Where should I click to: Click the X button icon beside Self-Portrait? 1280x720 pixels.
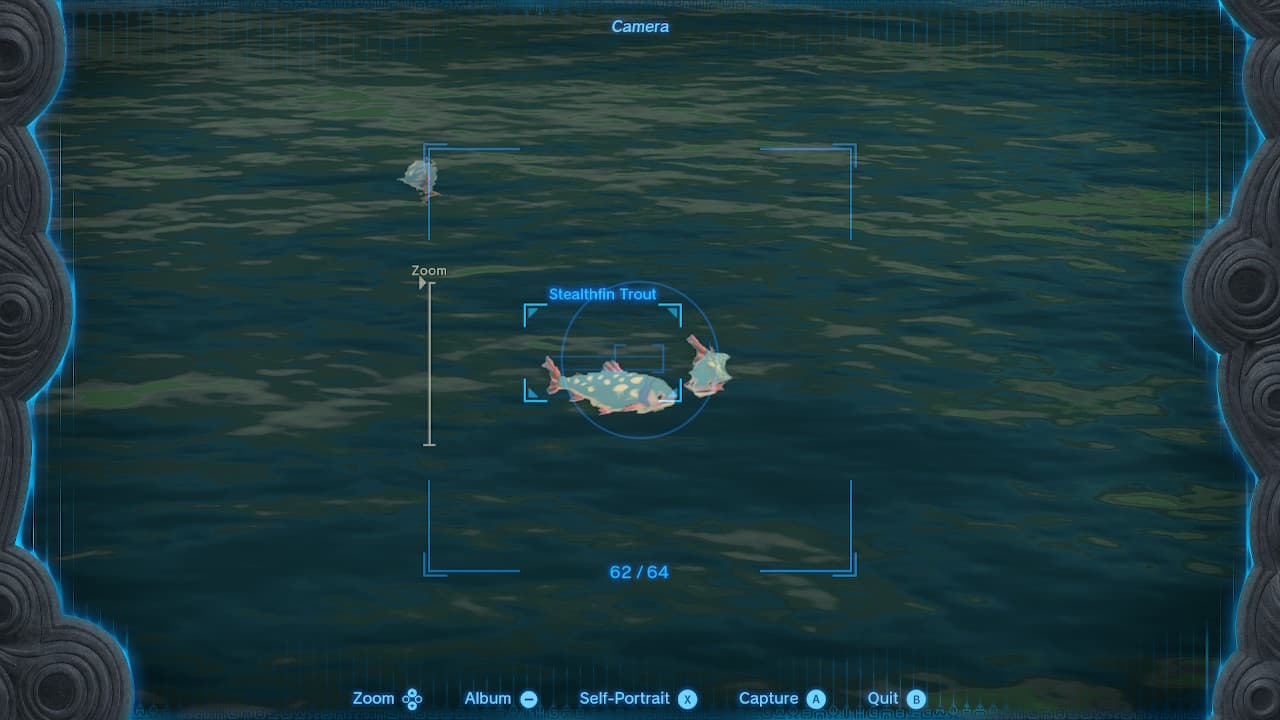pyautogui.click(x=687, y=698)
